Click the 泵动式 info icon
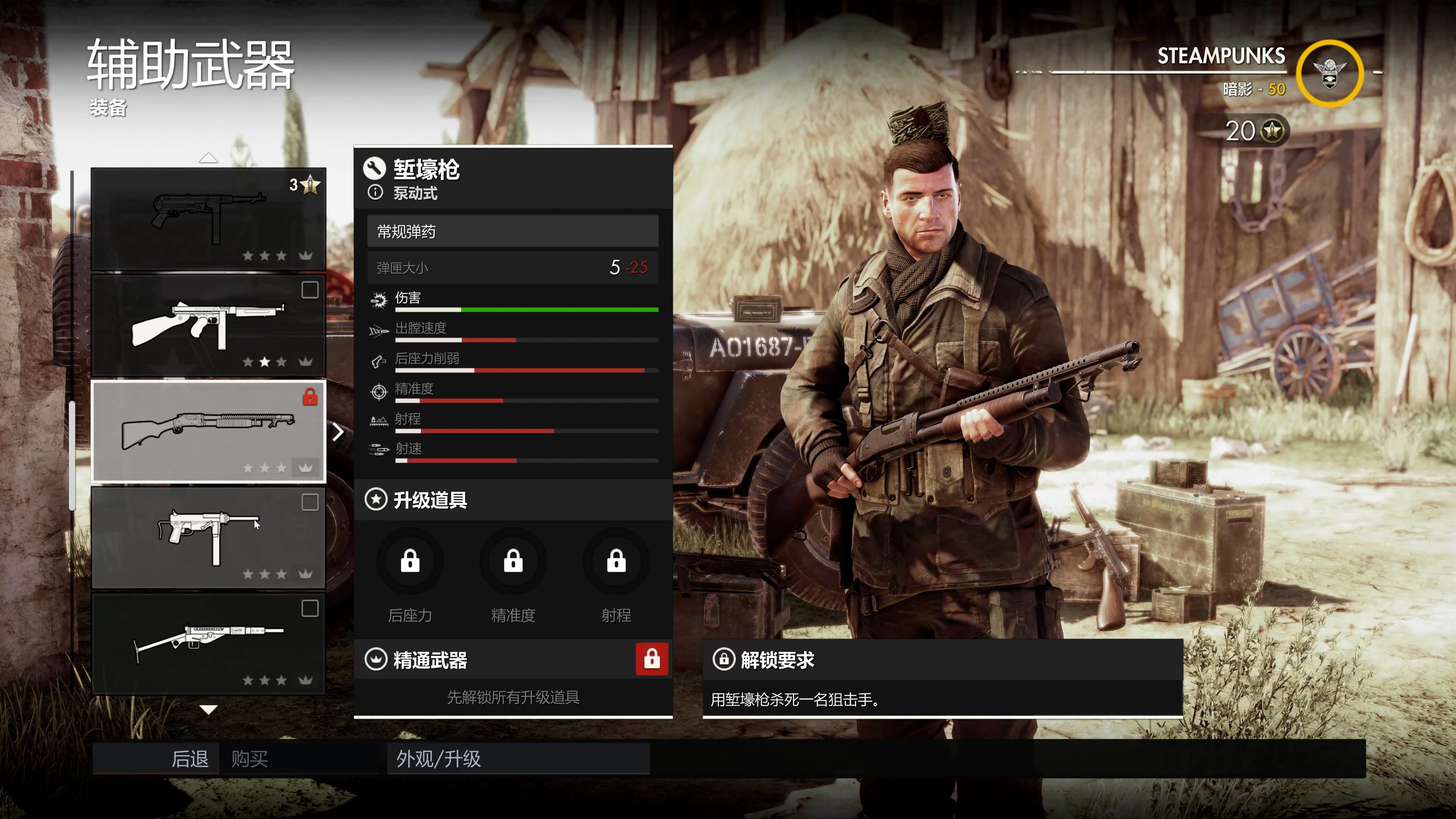 375,193
